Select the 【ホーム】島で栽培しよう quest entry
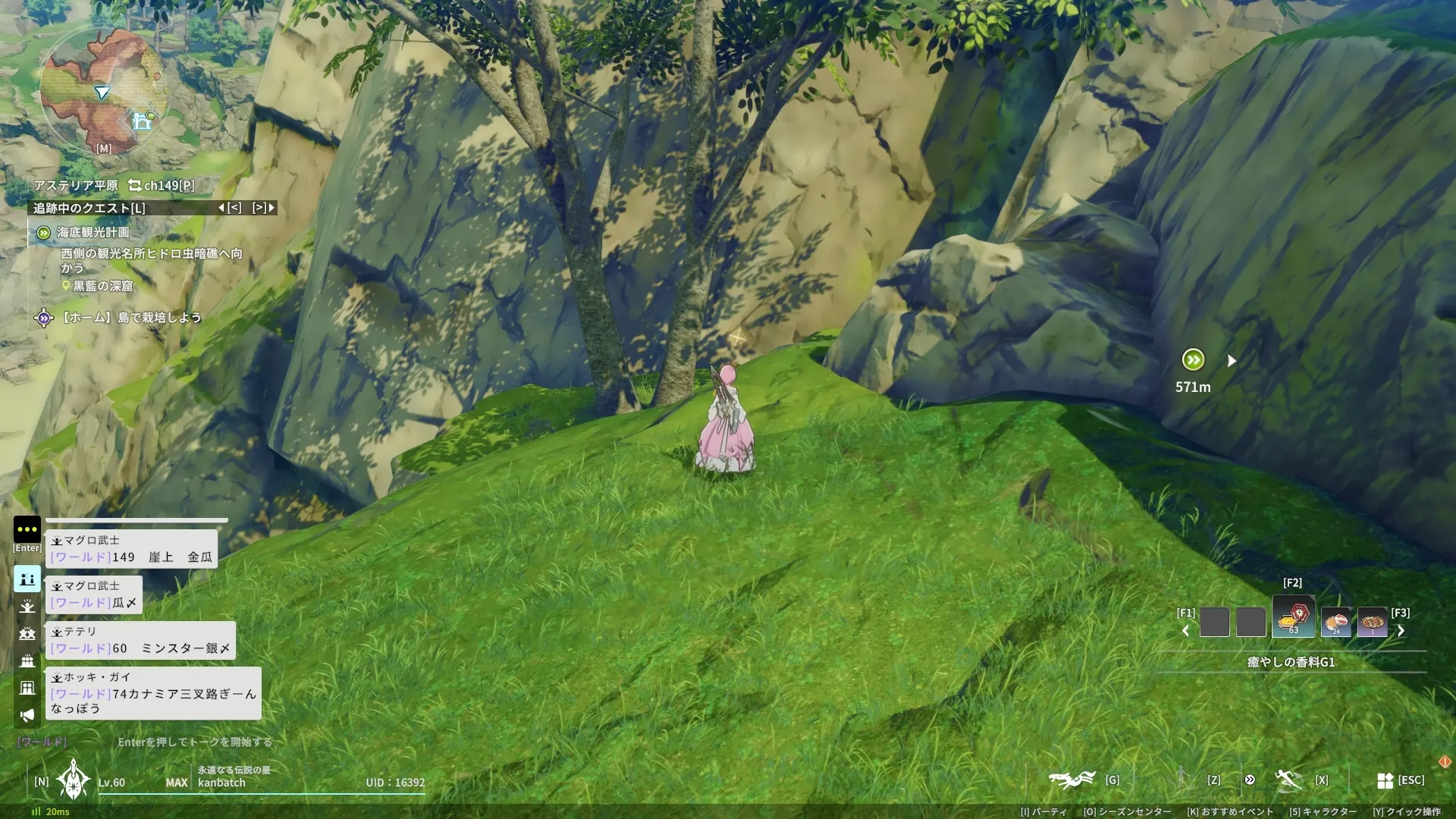The image size is (1456, 819). coord(130,317)
